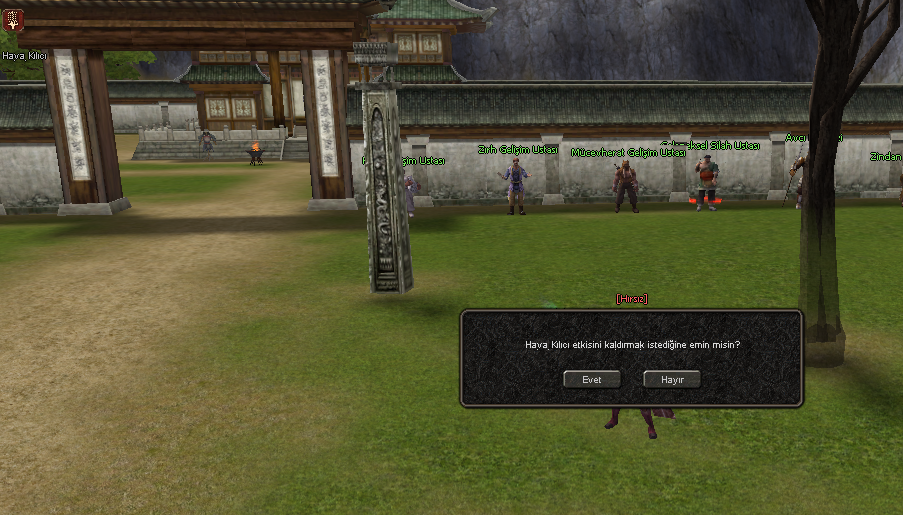The image size is (903, 515).
Task: Decline by choosing Hayır
Action: [x=671, y=380]
